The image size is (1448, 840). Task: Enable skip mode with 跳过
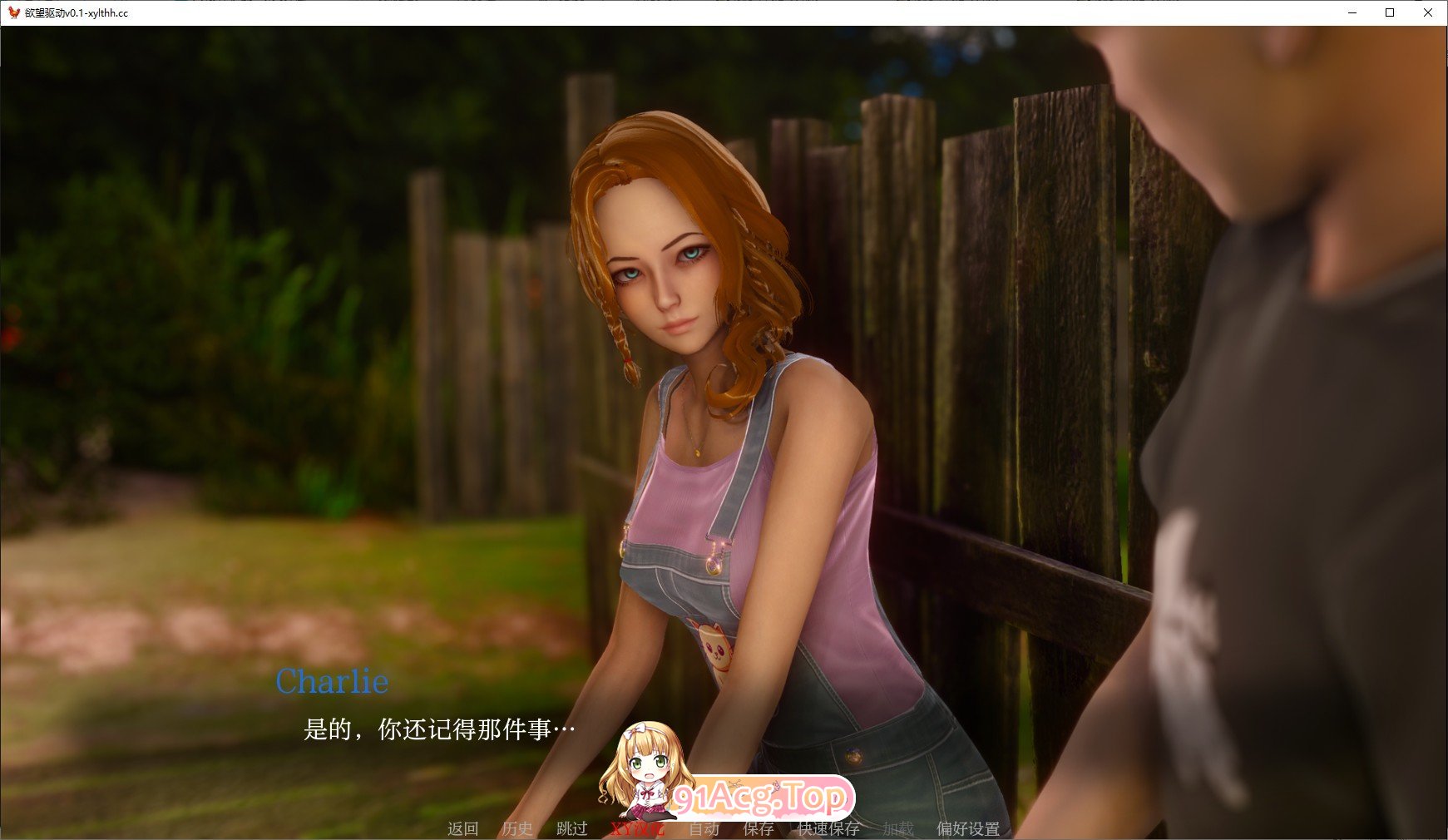point(572,829)
